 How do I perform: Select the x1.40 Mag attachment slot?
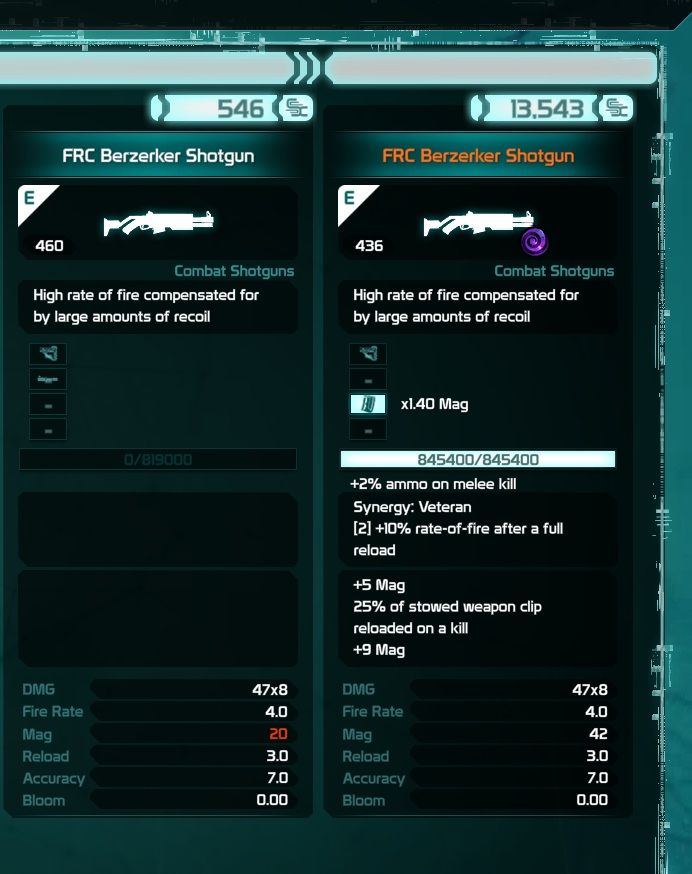tap(368, 404)
